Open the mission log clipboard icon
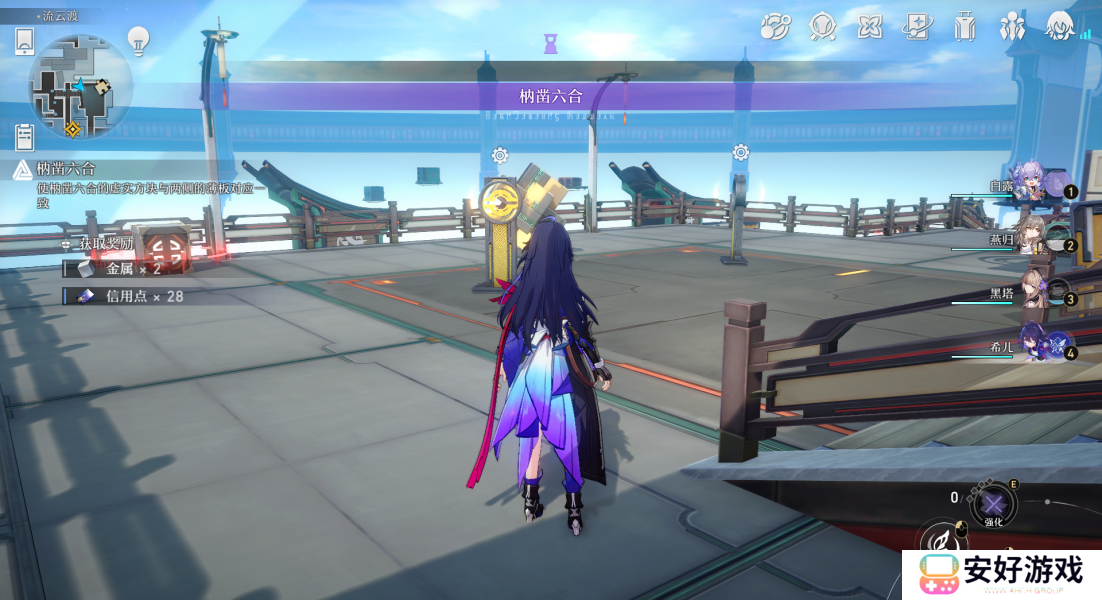Image resolution: width=1102 pixels, height=600 pixels. click(x=25, y=136)
